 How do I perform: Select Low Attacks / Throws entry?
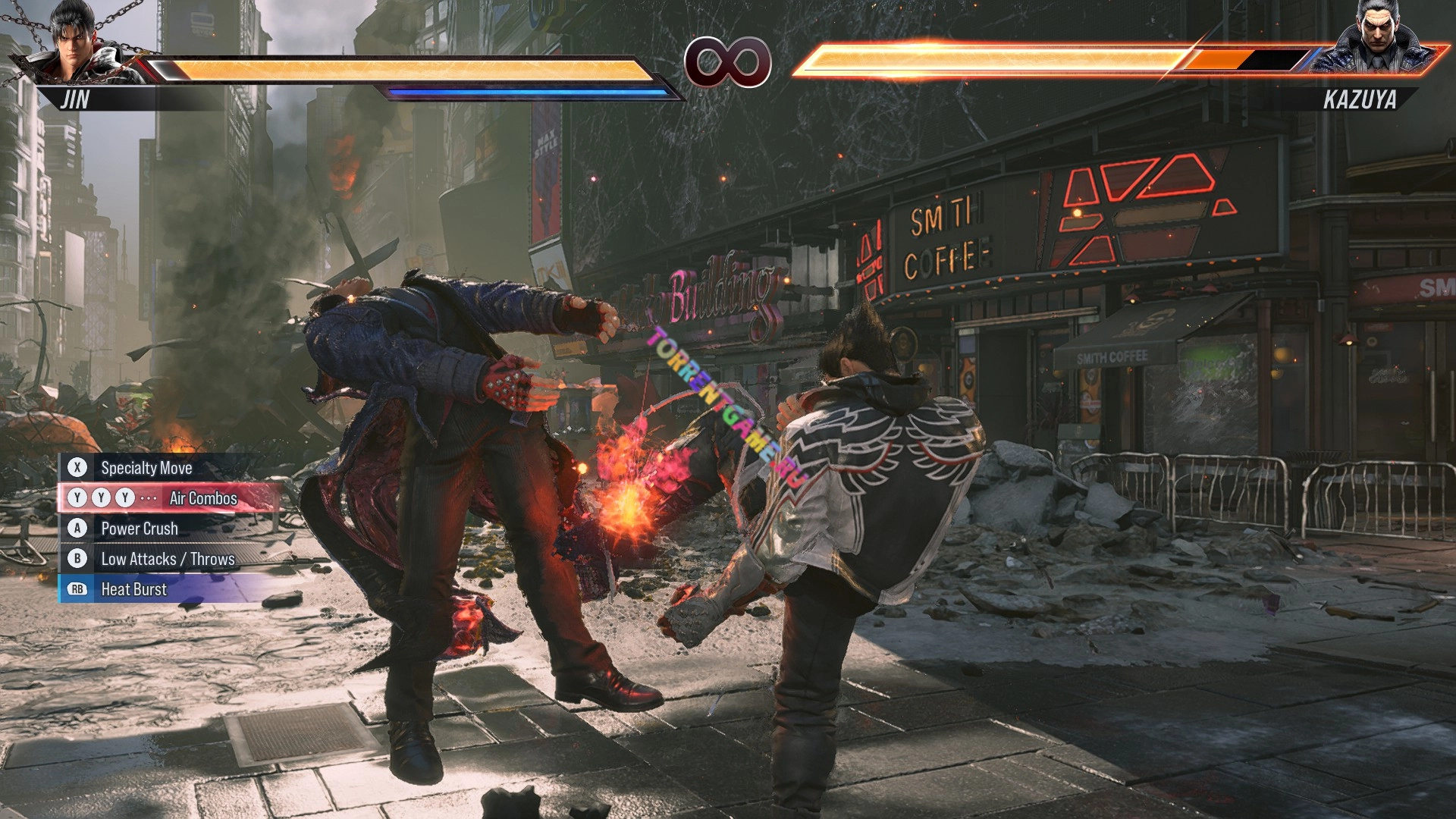click(167, 559)
